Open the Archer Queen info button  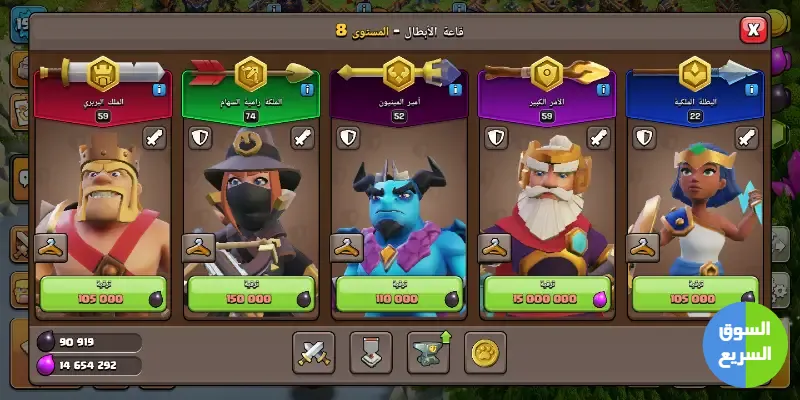[x=306, y=90]
